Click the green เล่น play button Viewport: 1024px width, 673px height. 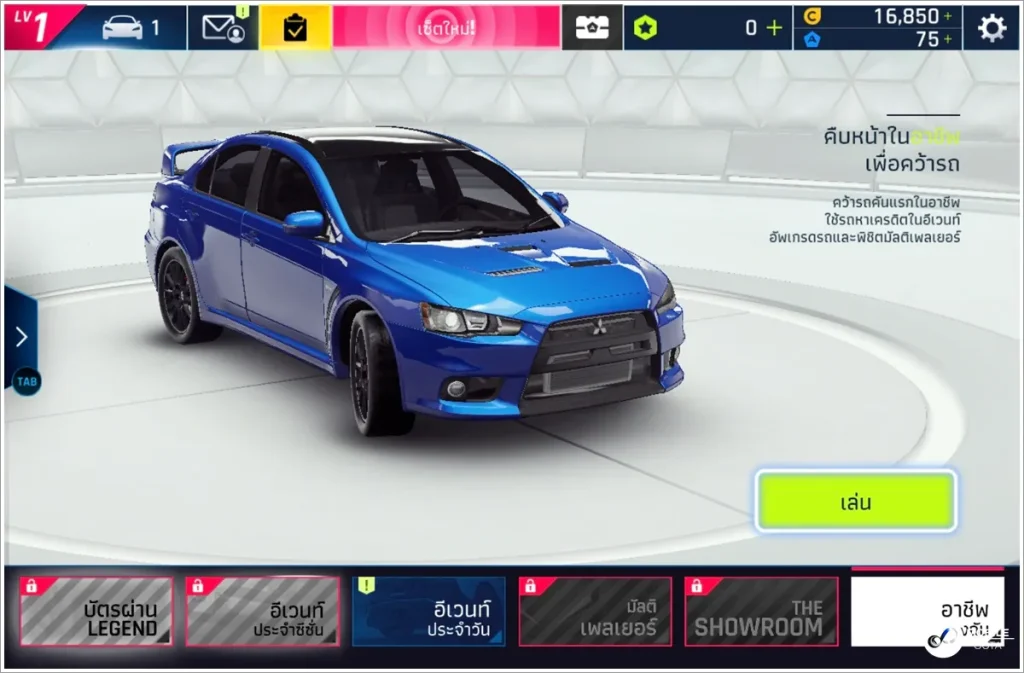click(855, 501)
